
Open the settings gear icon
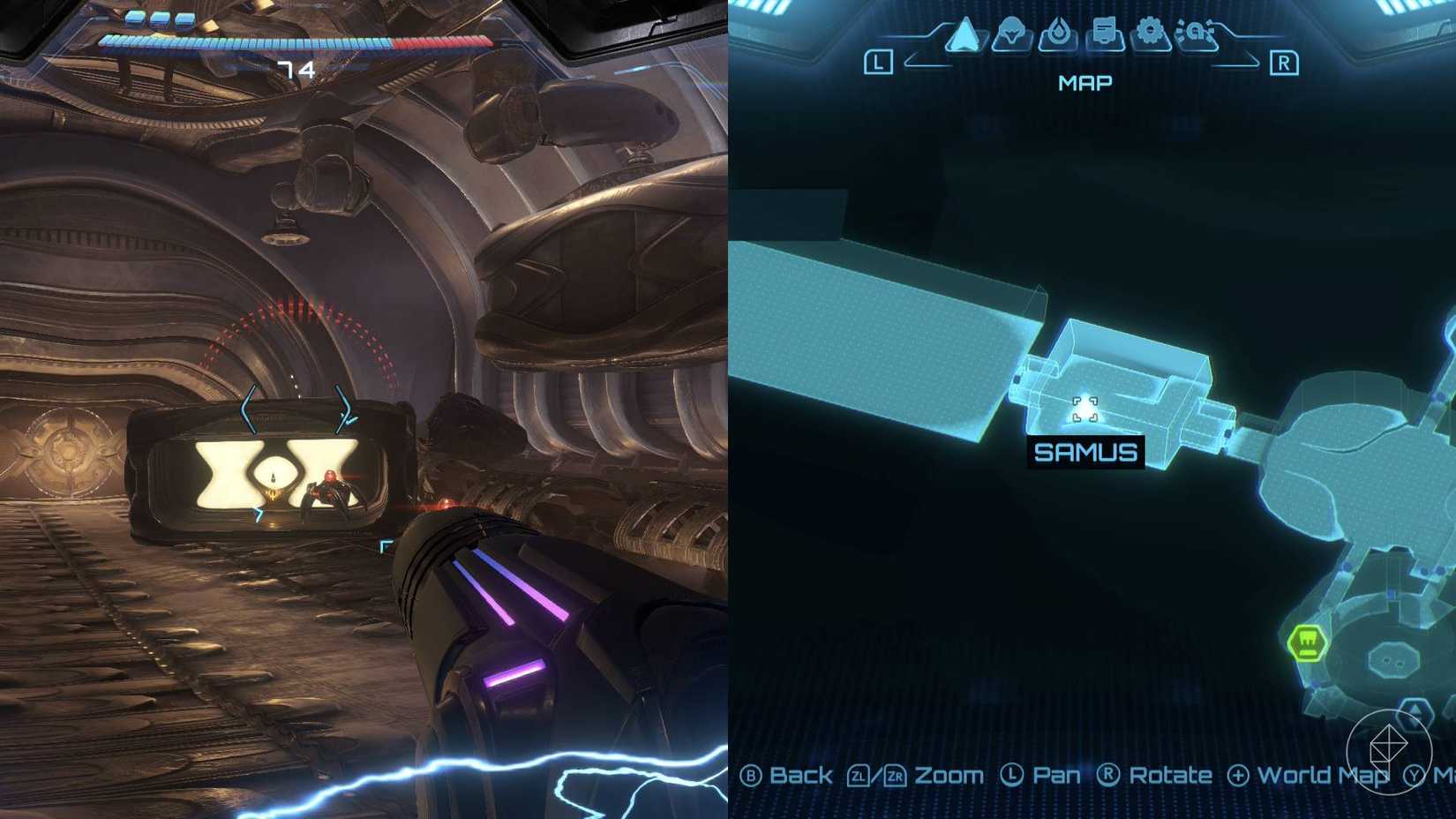coord(1148,29)
